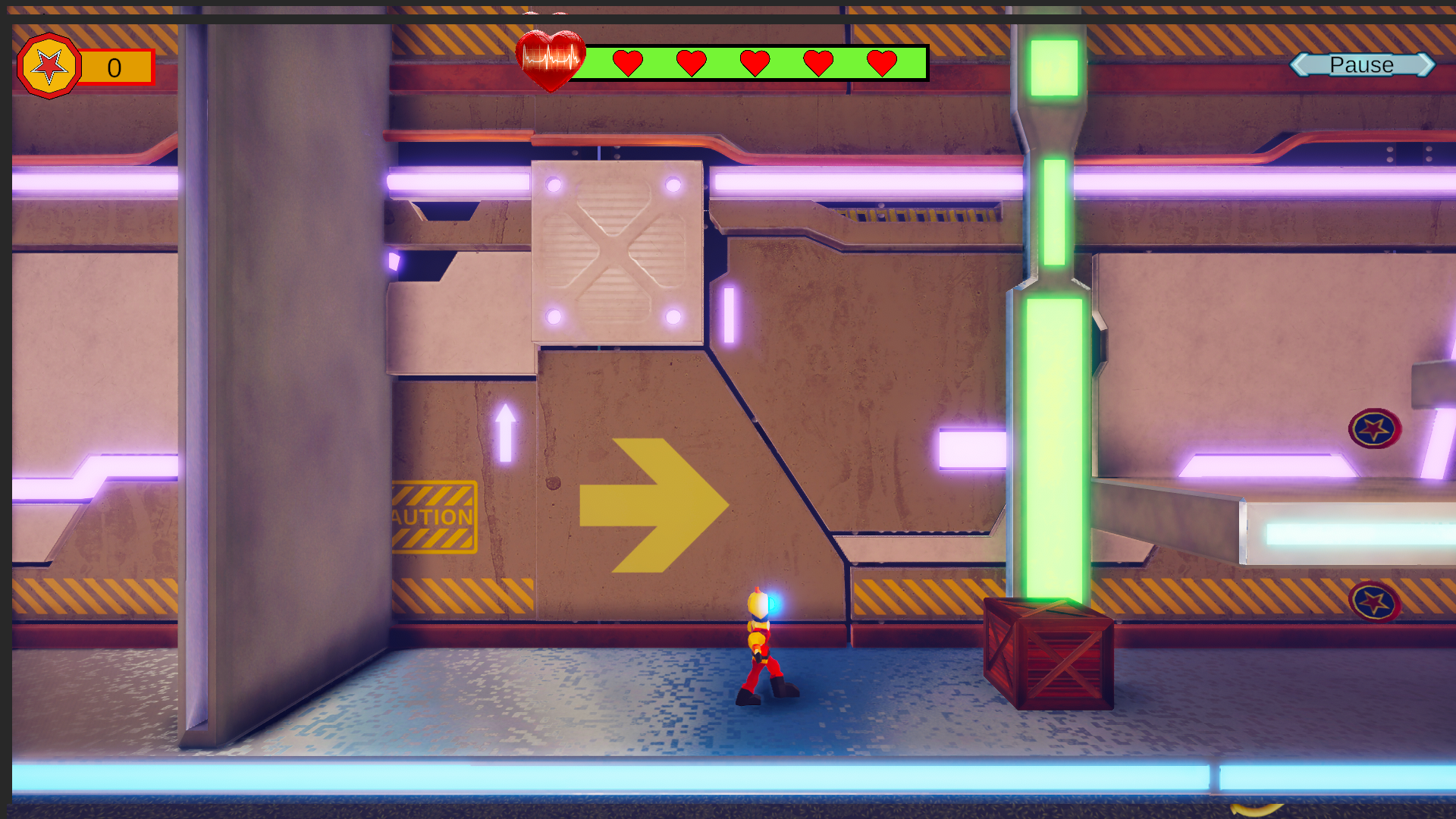This screenshot has width=1456, height=819.
Task: Click the second heart in the health bar
Action: tap(691, 64)
